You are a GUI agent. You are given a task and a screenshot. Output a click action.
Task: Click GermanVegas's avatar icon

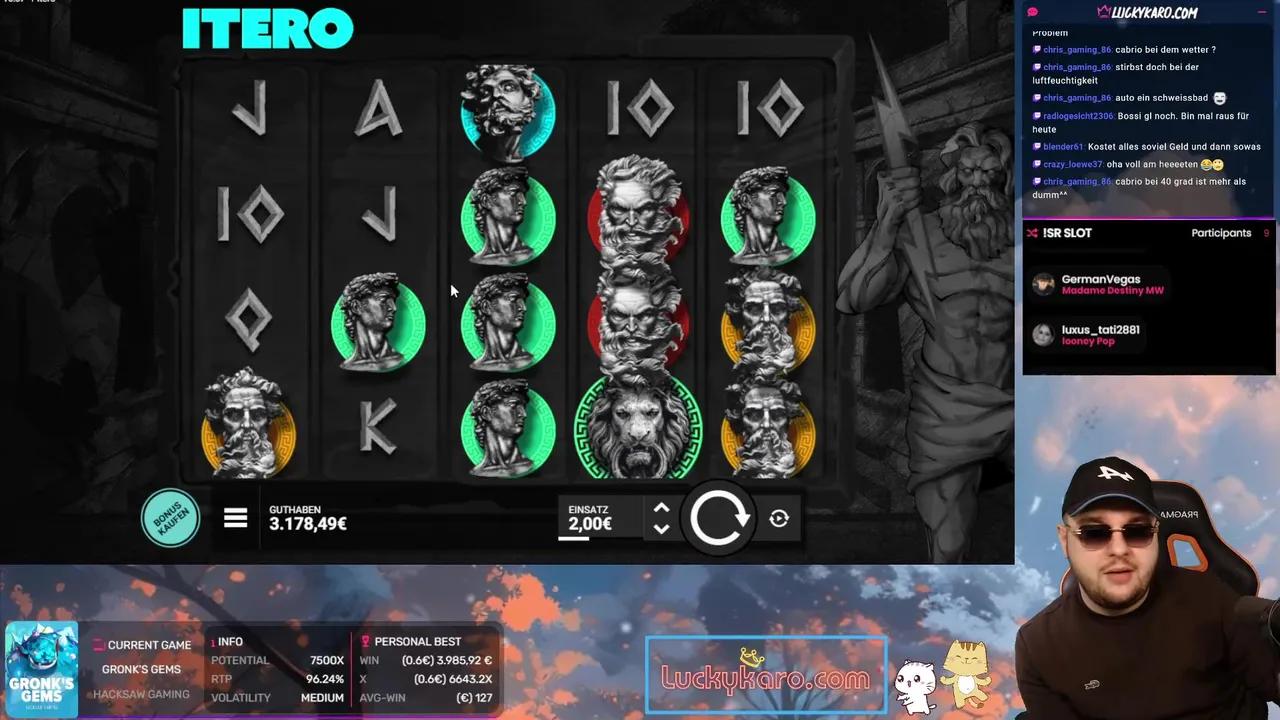pos(1044,284)
